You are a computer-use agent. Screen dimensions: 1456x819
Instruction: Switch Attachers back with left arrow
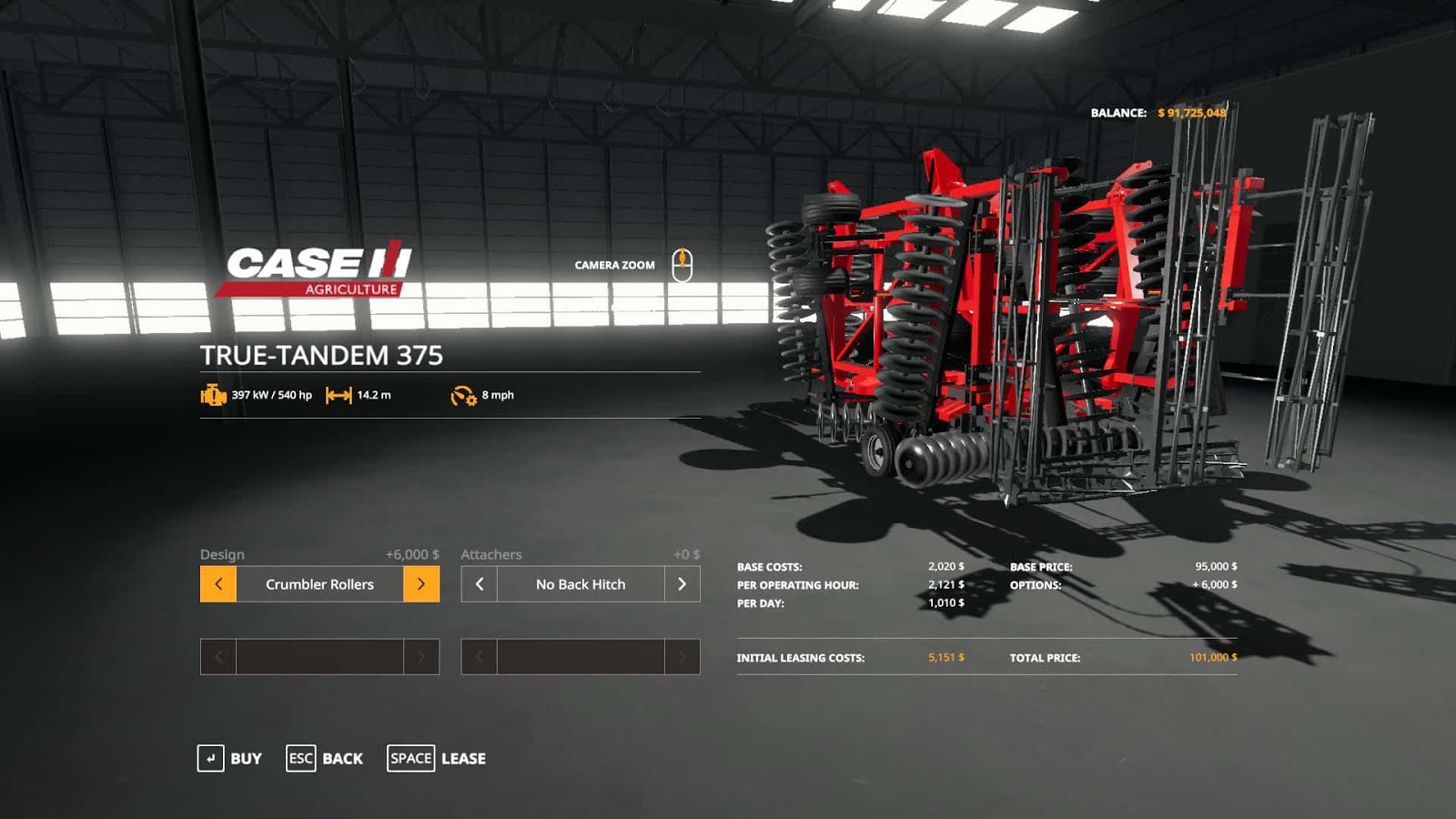coord(480,584)
